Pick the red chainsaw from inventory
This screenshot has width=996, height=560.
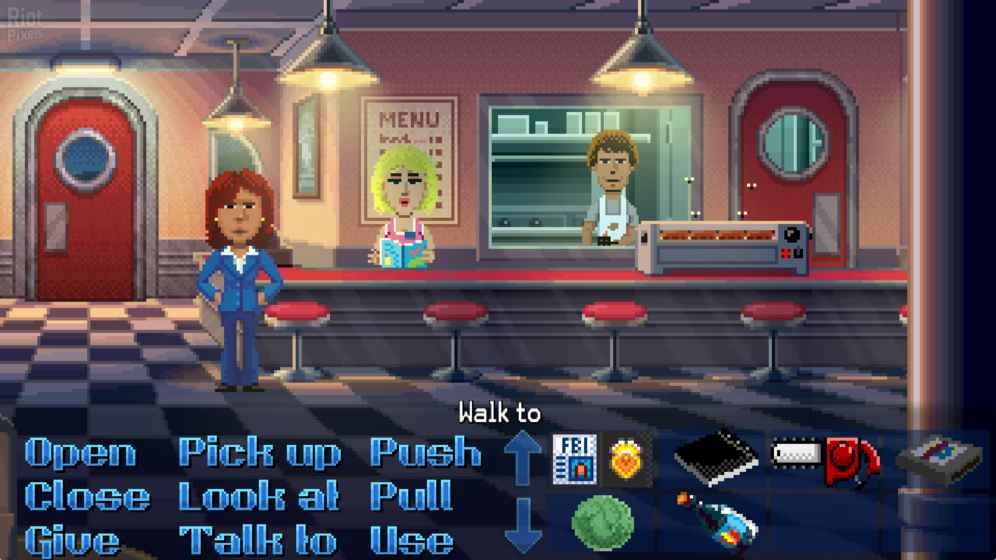click(826, 459)
